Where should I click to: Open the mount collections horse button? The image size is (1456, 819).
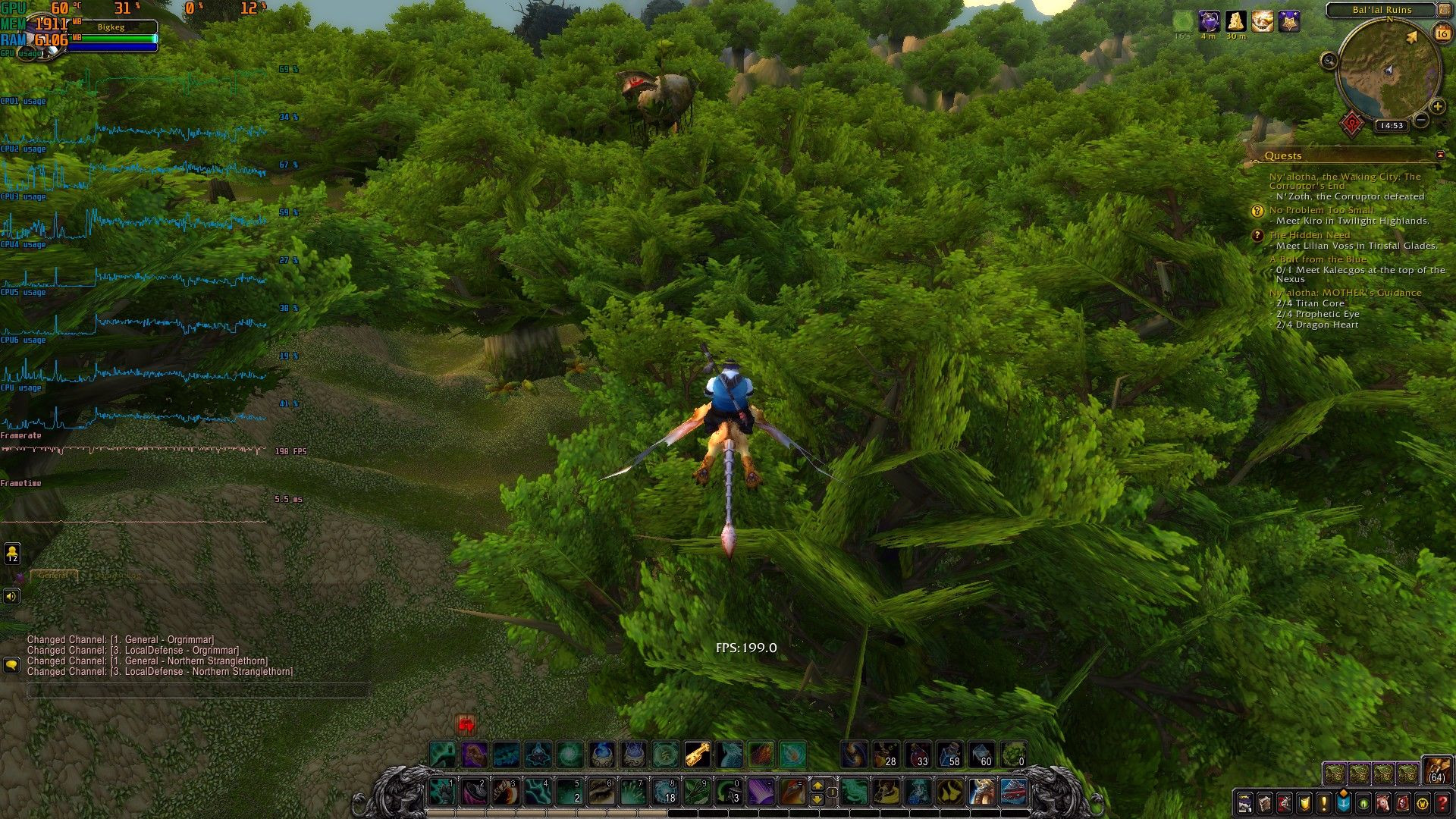(x=1383, y=802)
